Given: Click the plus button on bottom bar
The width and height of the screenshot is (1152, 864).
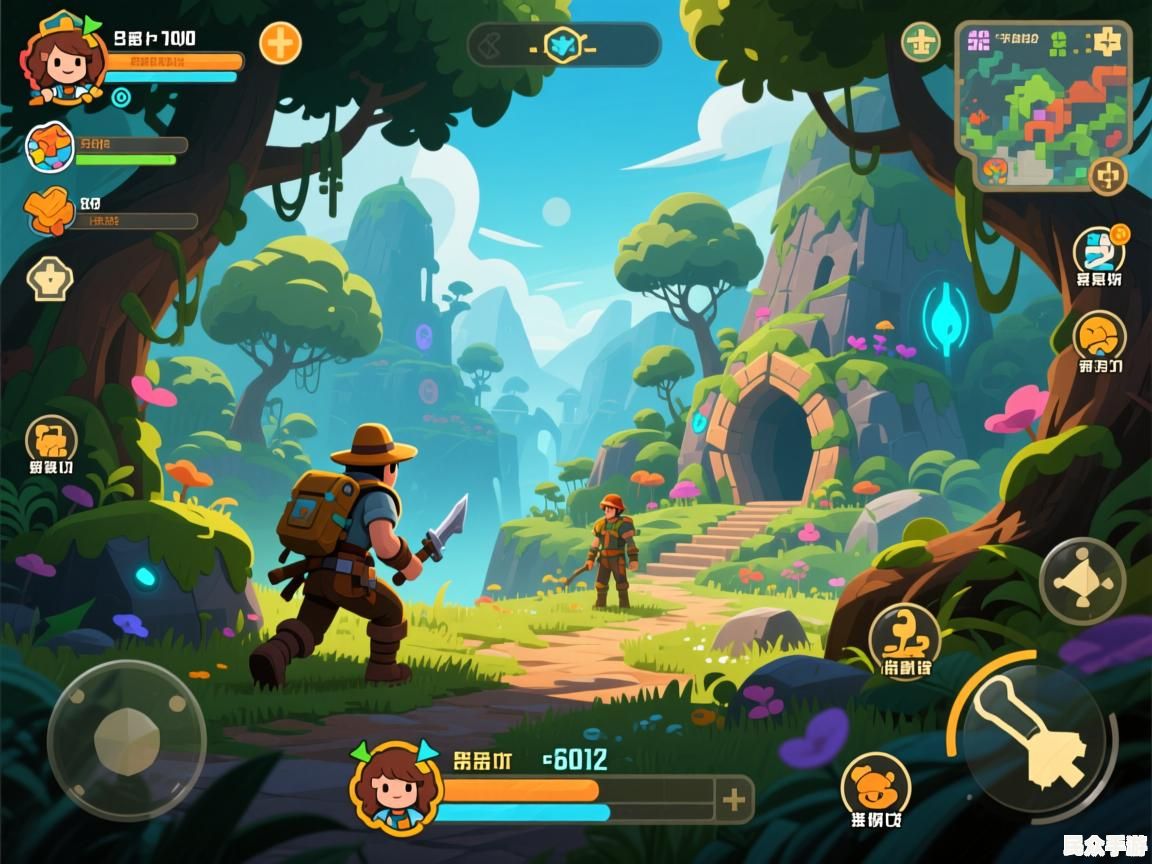Looking at the screenshot, I should click(735, 799).
